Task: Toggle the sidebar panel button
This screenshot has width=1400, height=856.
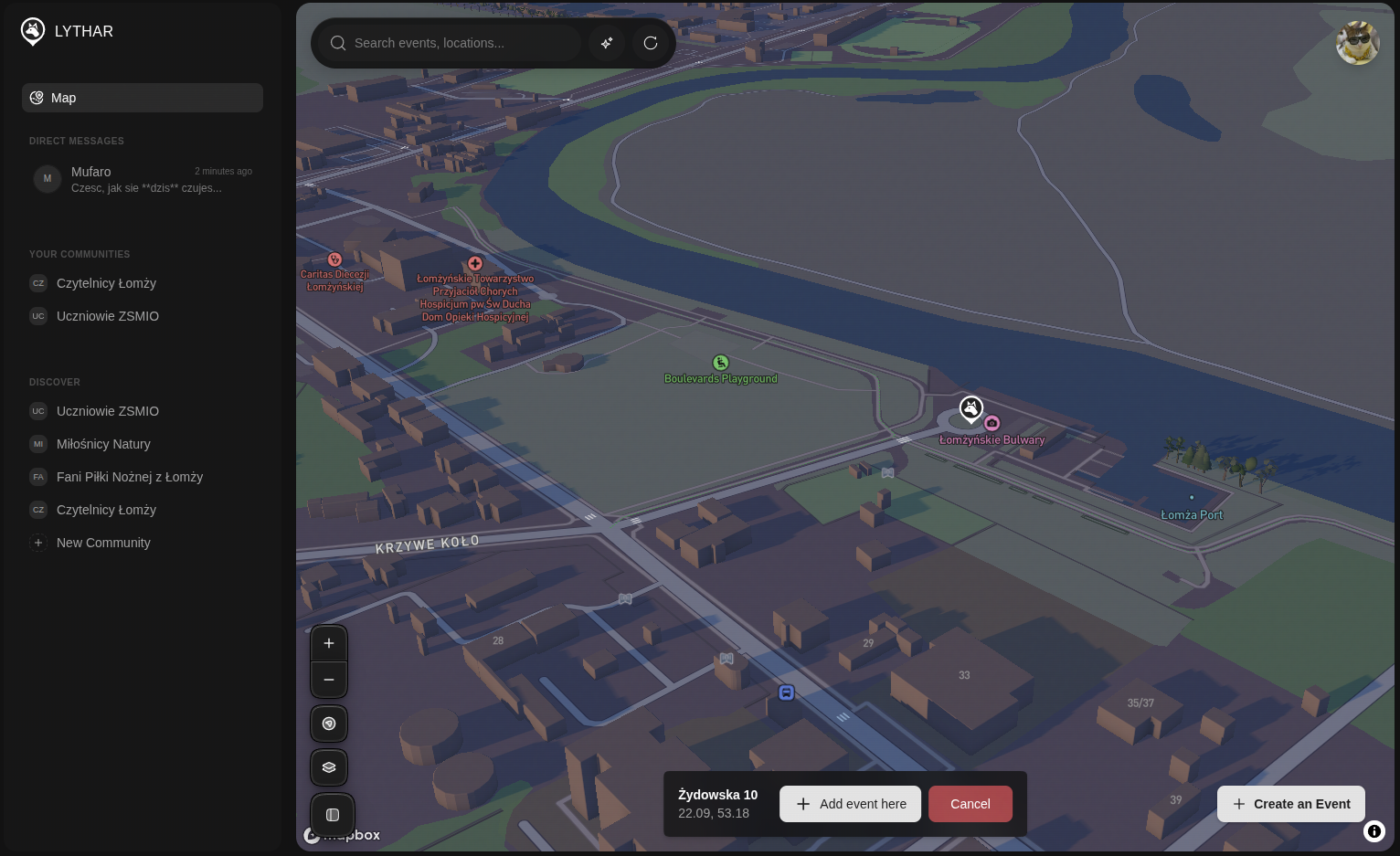Action: click(333, 815)
